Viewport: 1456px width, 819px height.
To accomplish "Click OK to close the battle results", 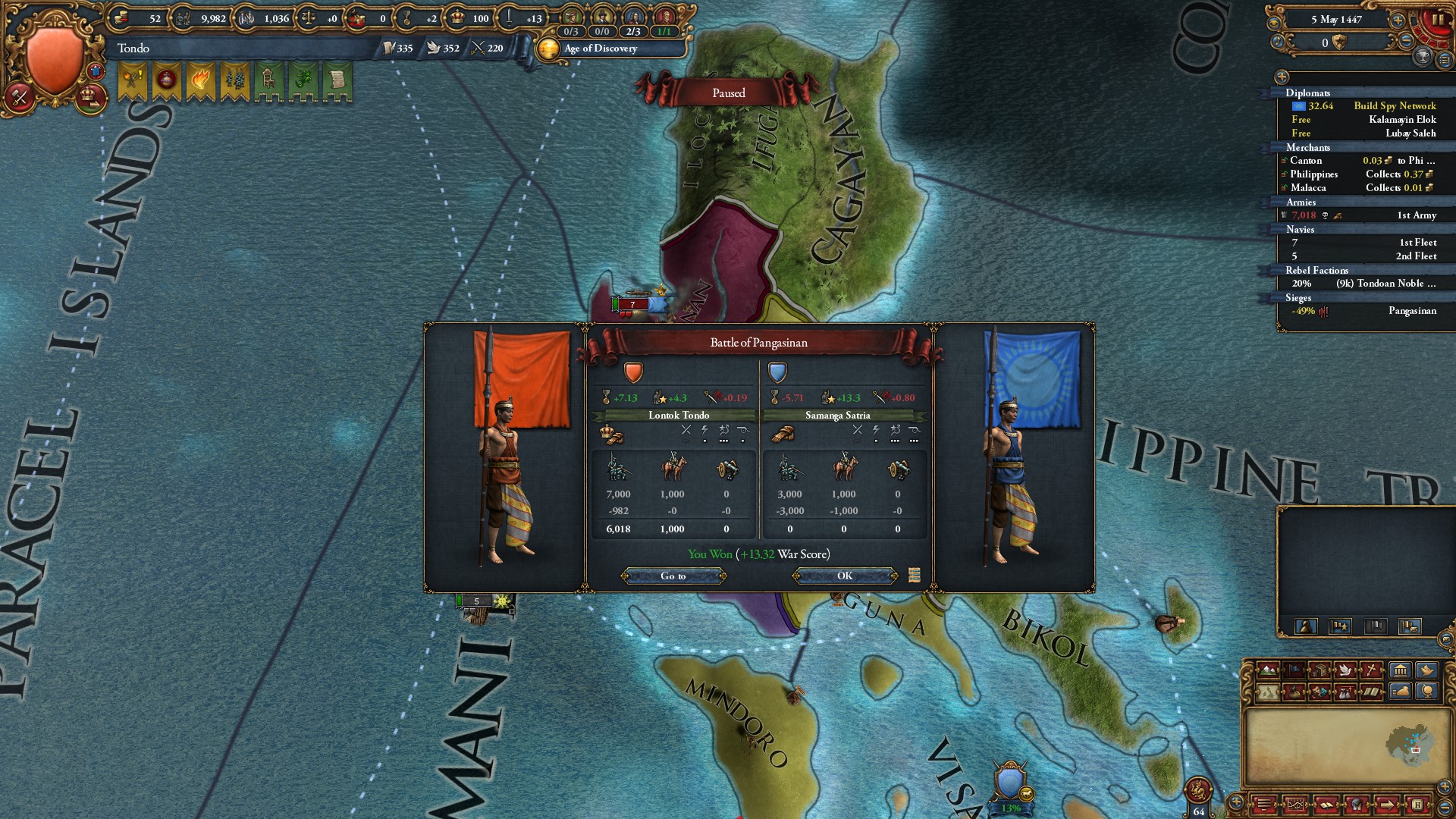I will tap(844, 576).
